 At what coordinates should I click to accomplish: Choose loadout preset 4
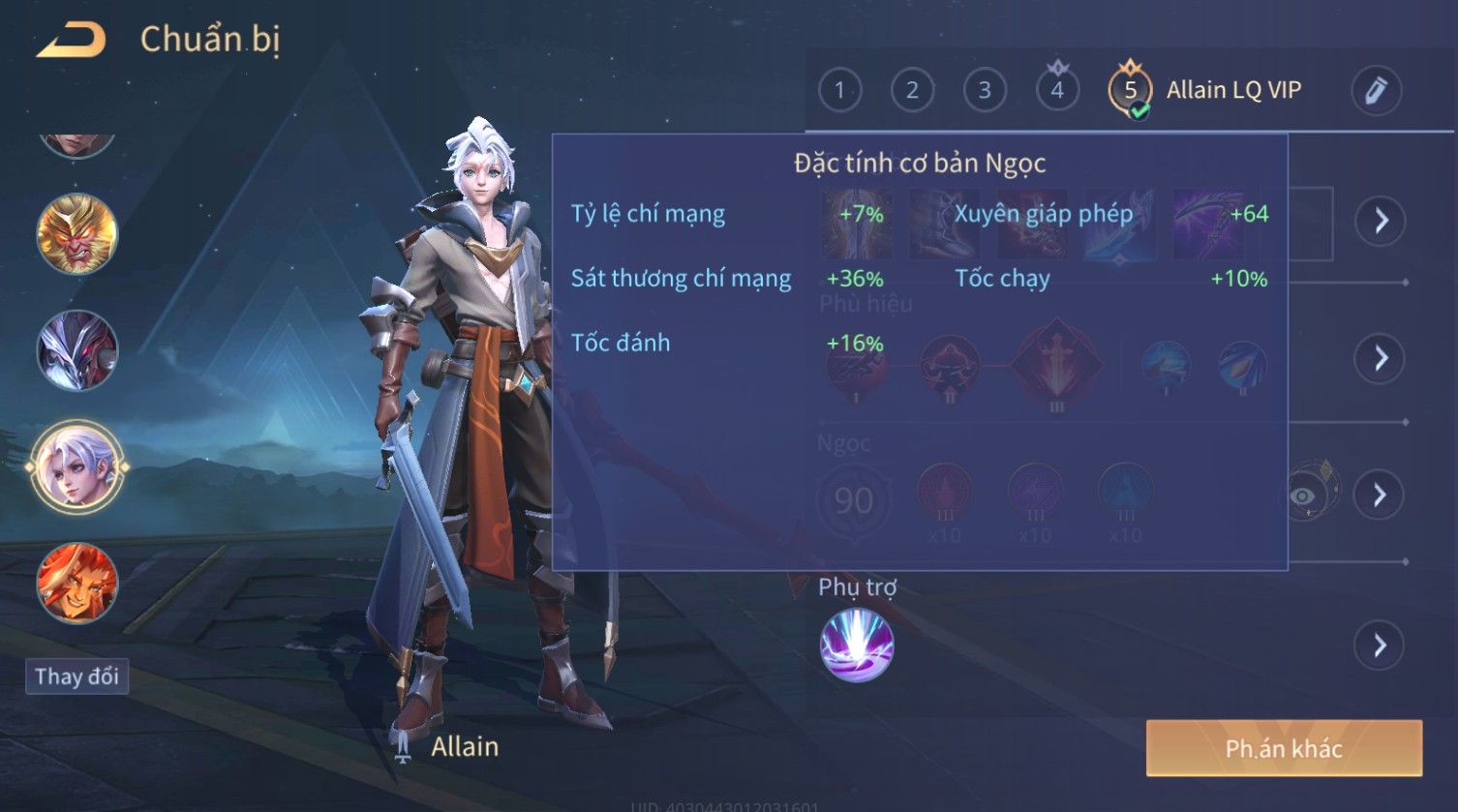pos(1057,90)
